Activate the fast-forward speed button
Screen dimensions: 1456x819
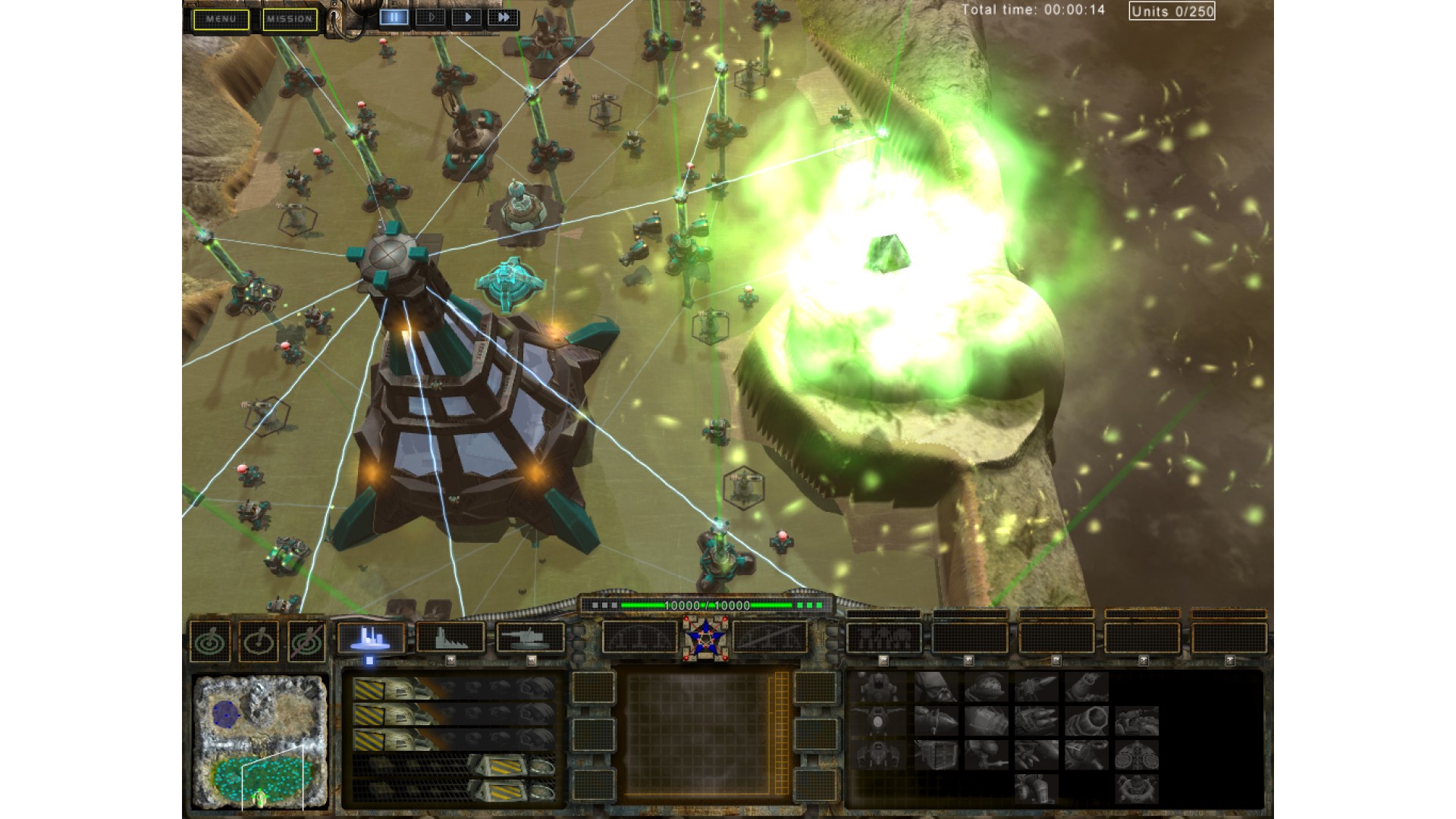(x=503, y=17)
